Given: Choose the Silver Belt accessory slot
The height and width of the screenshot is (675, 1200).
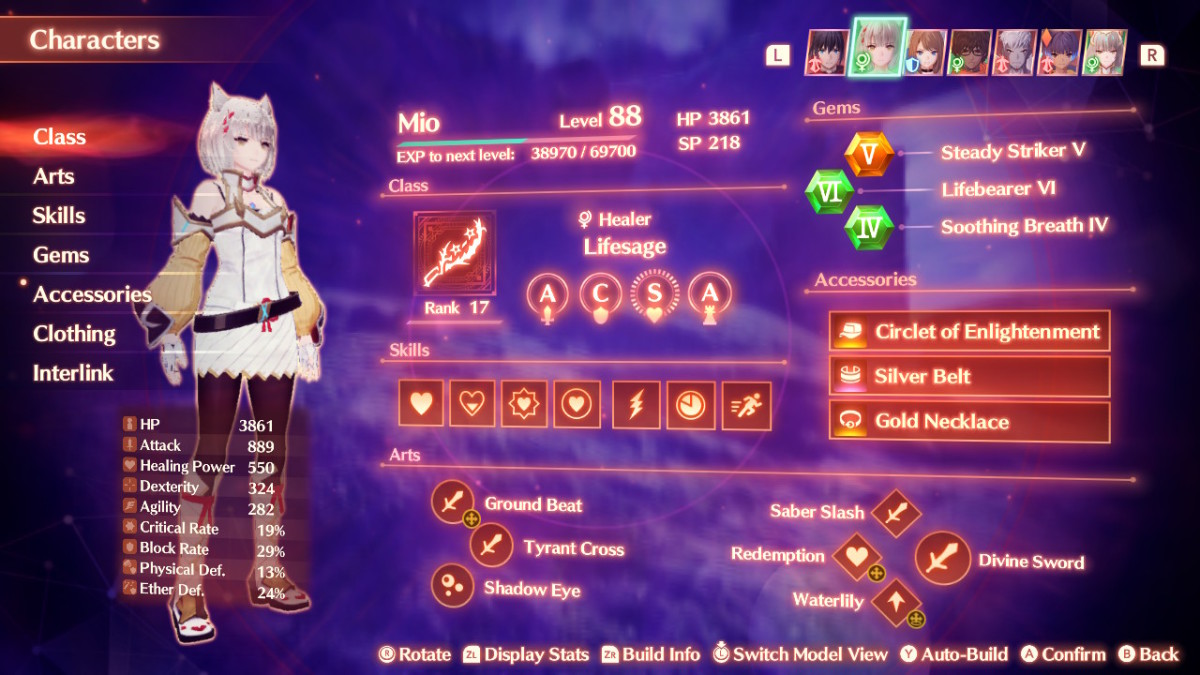Looking at the screenshot, I should coord(969,377).
